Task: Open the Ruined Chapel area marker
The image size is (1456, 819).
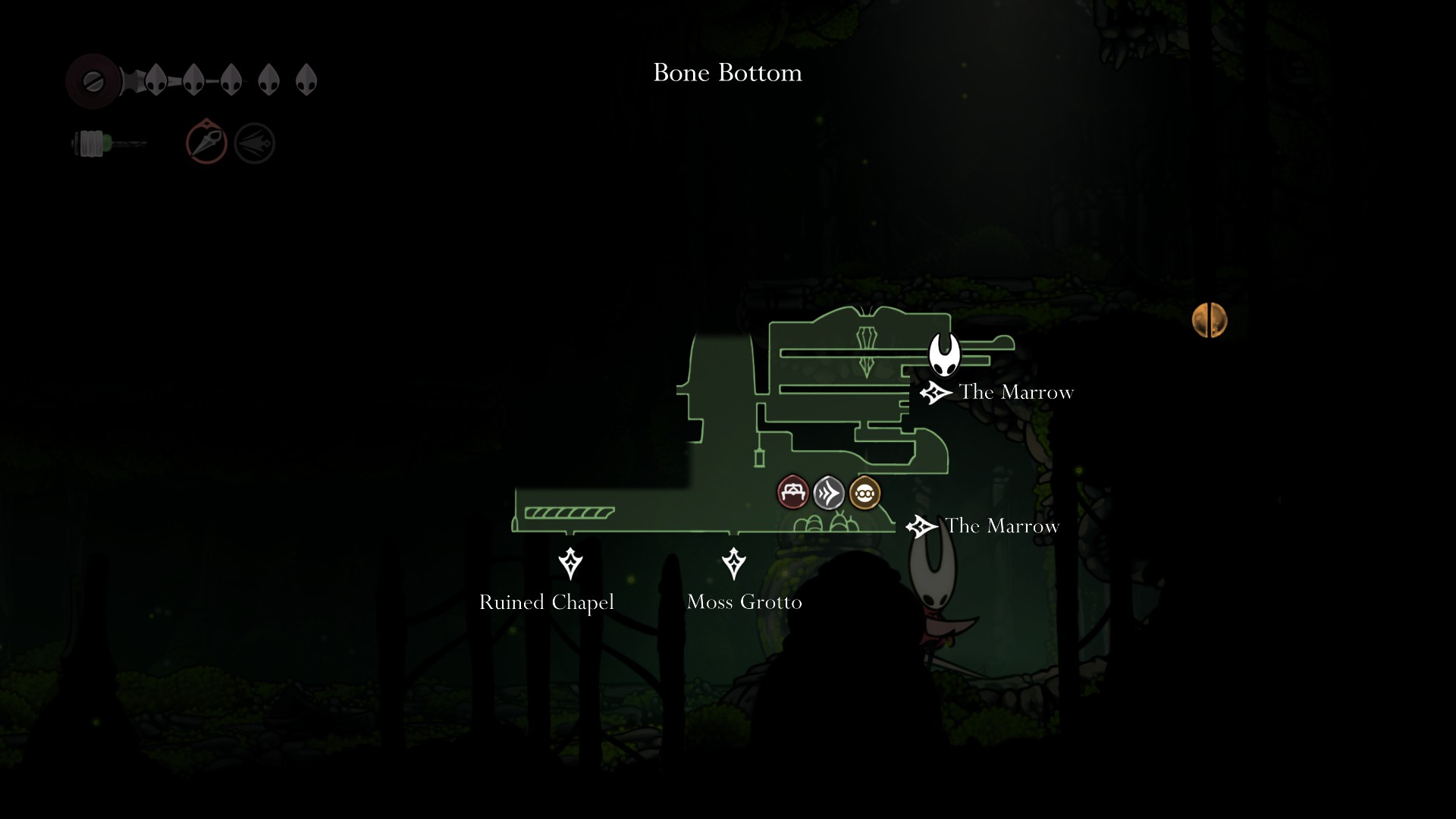Action: 570,565
